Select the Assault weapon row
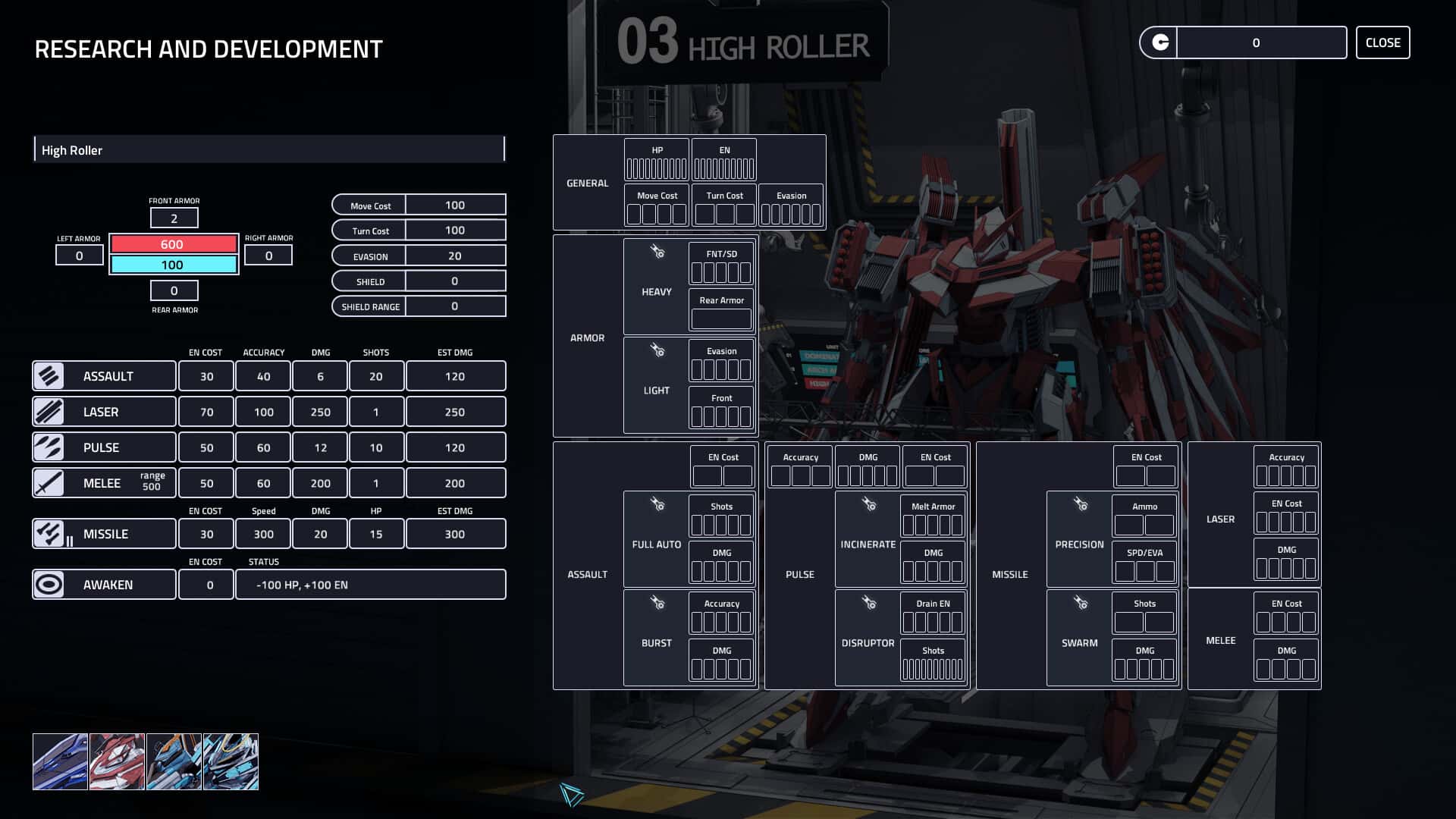 tap(104, 376)
